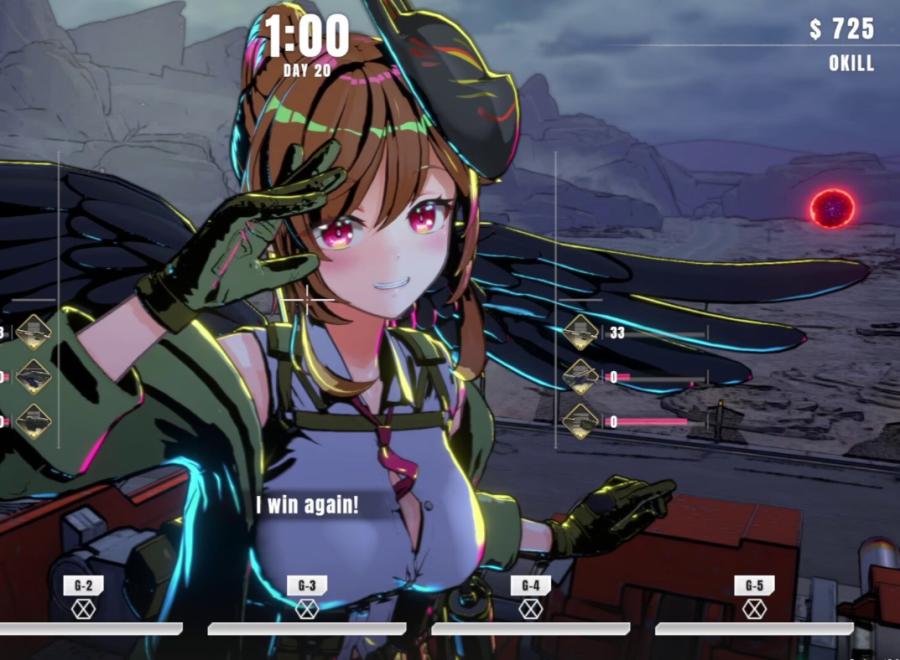This screenshot has width=900, height=660.
Task: Select the G-3 weapon slot
Action: (307, 607)
